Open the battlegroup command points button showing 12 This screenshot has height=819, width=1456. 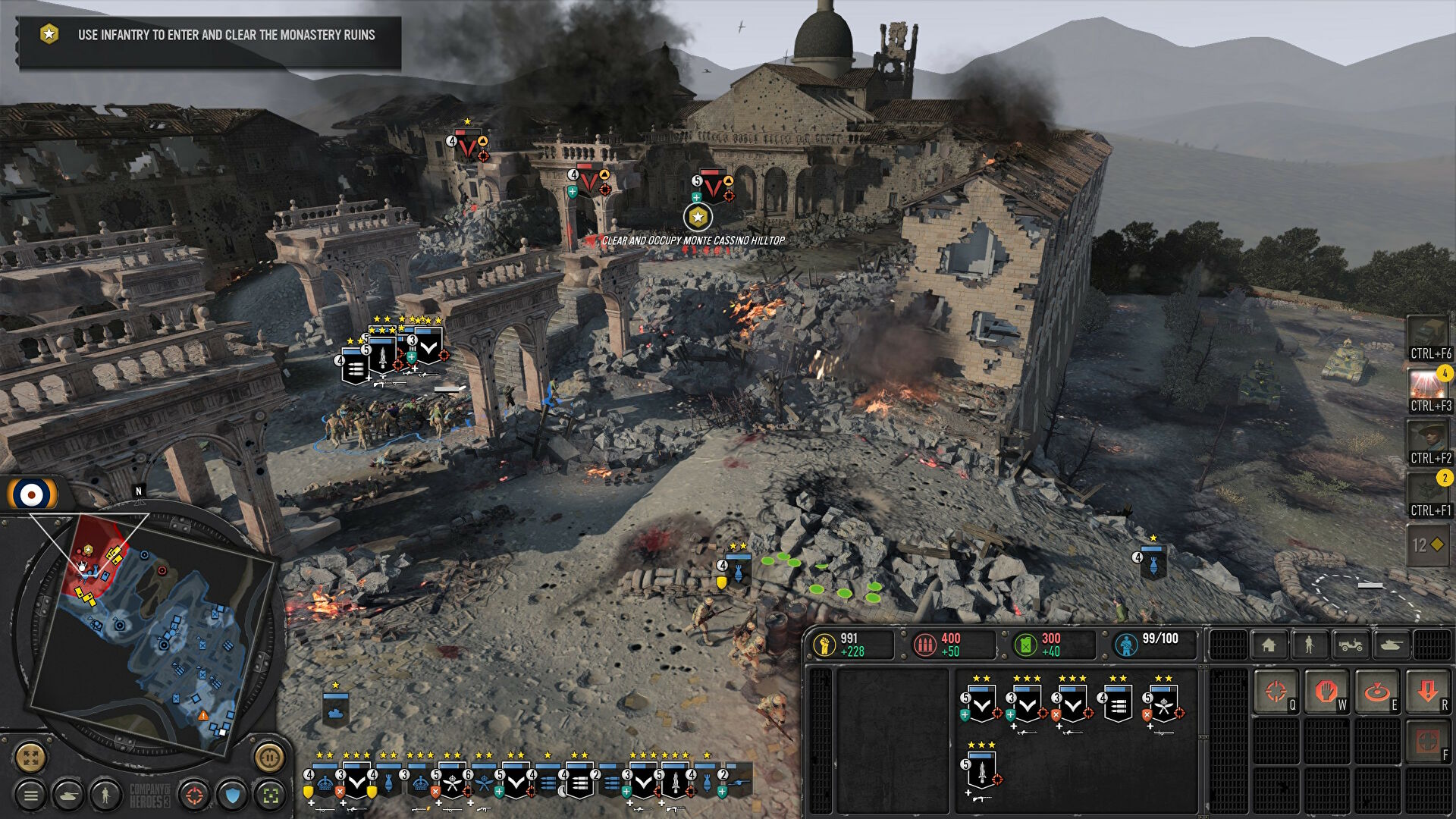point(1429,545)
